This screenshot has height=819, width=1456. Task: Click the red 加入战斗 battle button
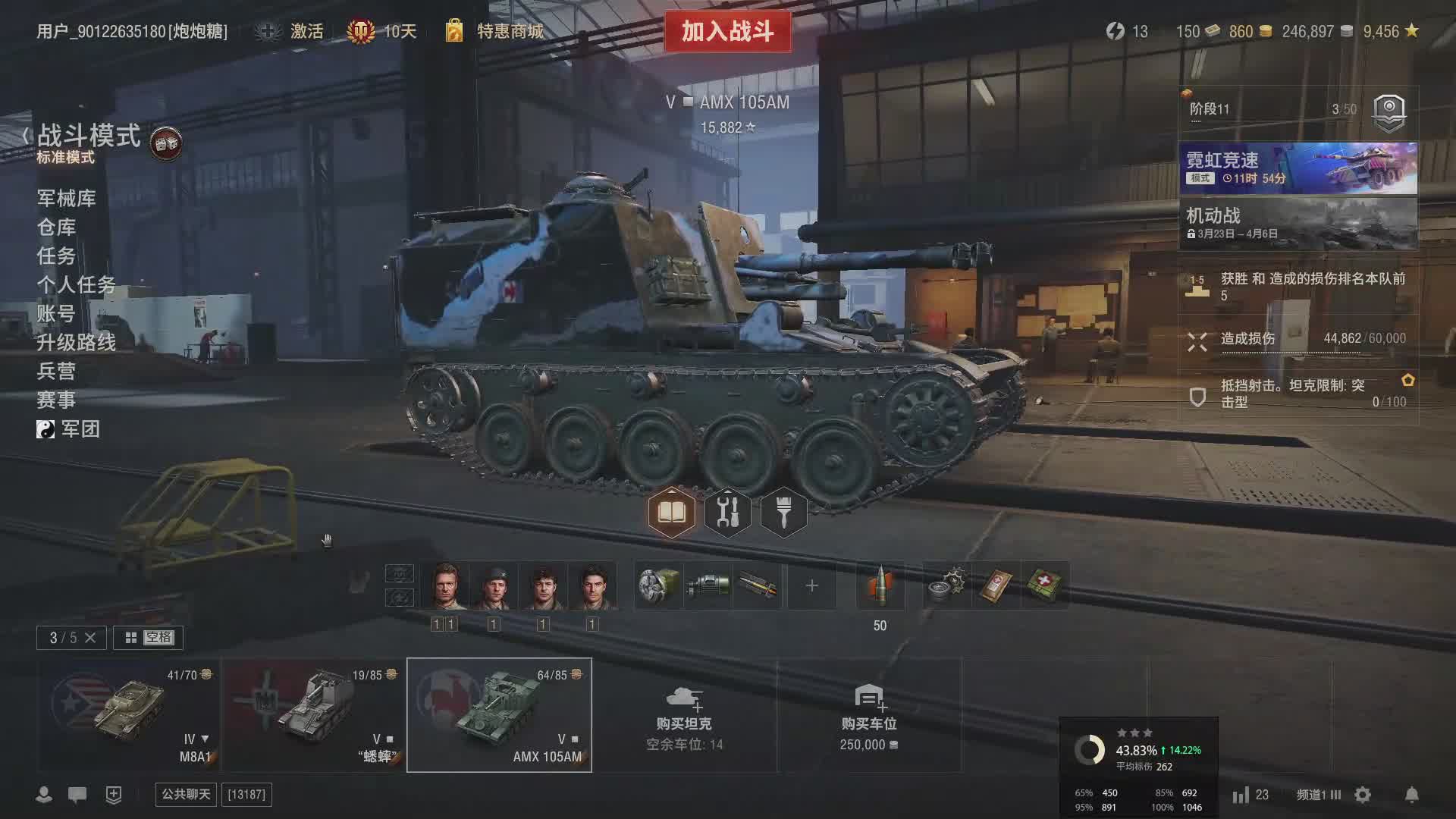727,32
